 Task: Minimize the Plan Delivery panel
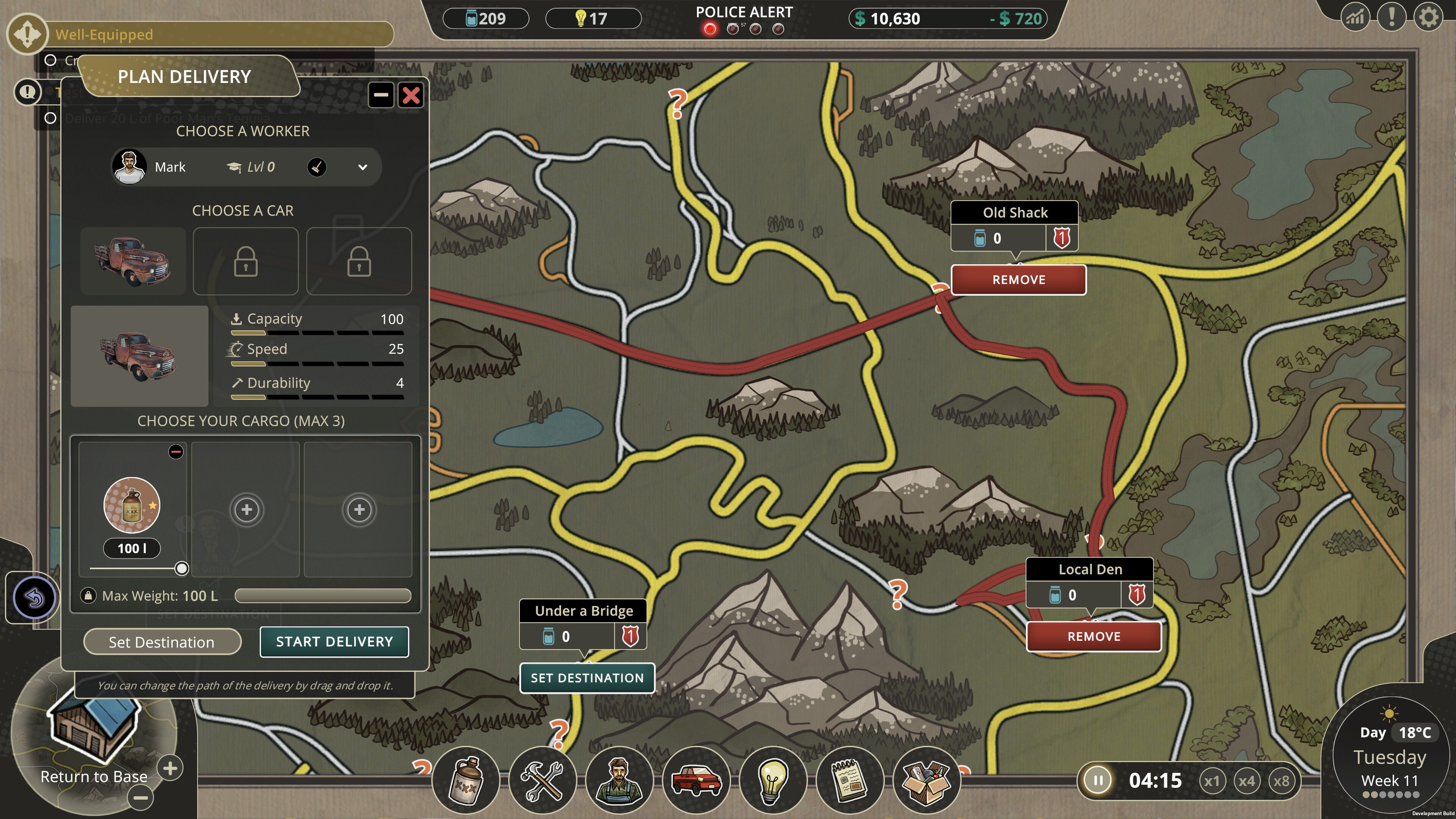coord(381,95)
